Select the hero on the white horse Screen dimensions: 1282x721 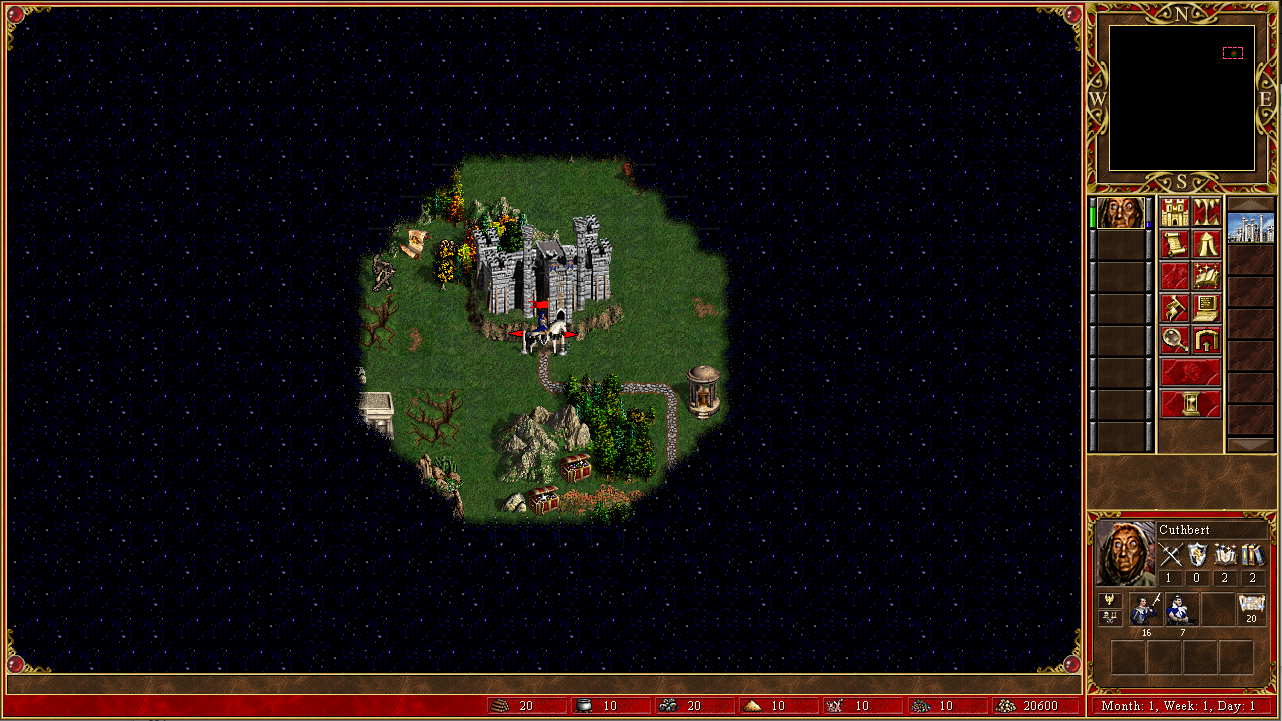[x=543, y=335]
